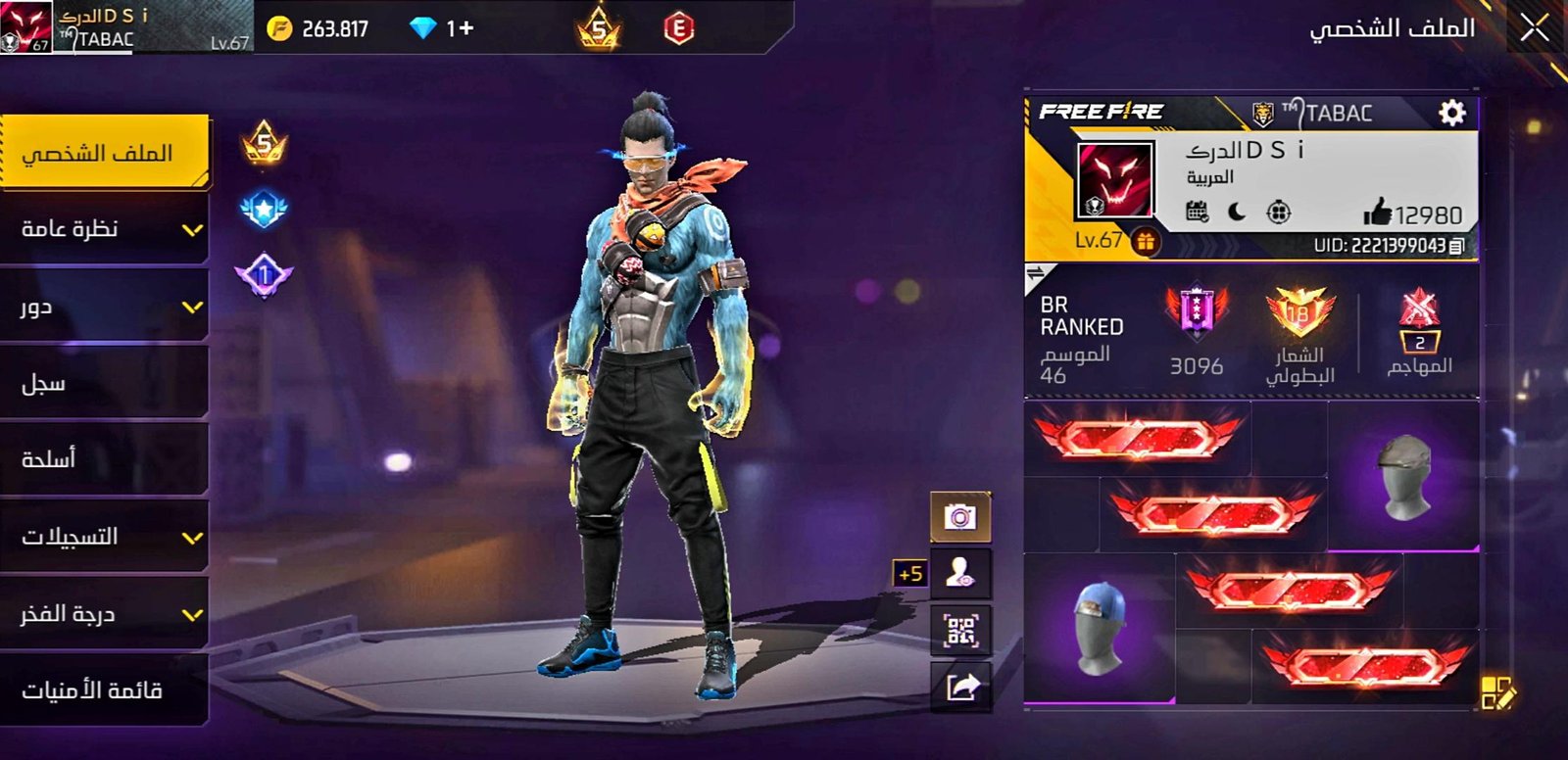Switch to the أسلحة weapons tab
This screenshot has height=760, width=1568.
coord(103,459)
